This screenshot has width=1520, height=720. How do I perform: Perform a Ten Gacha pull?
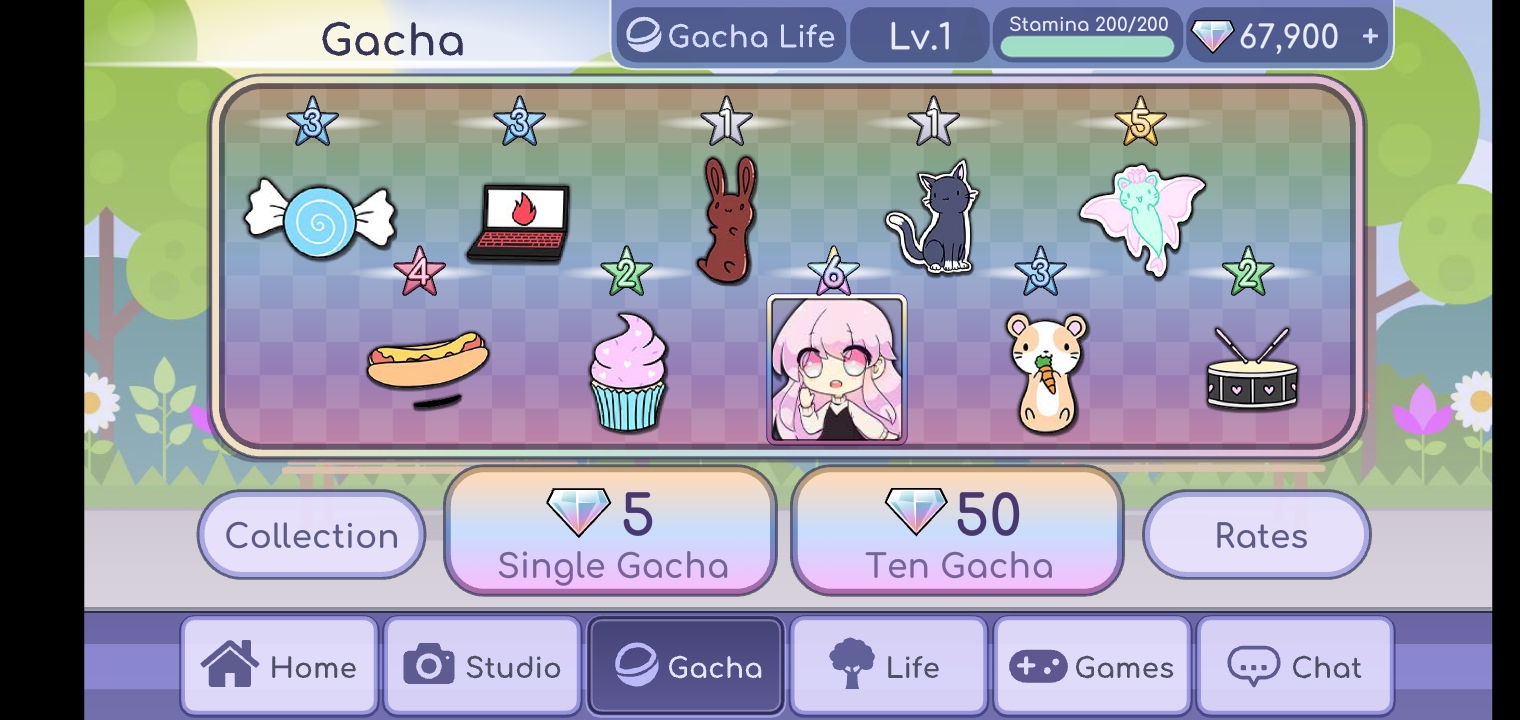(x=955, y=530)
